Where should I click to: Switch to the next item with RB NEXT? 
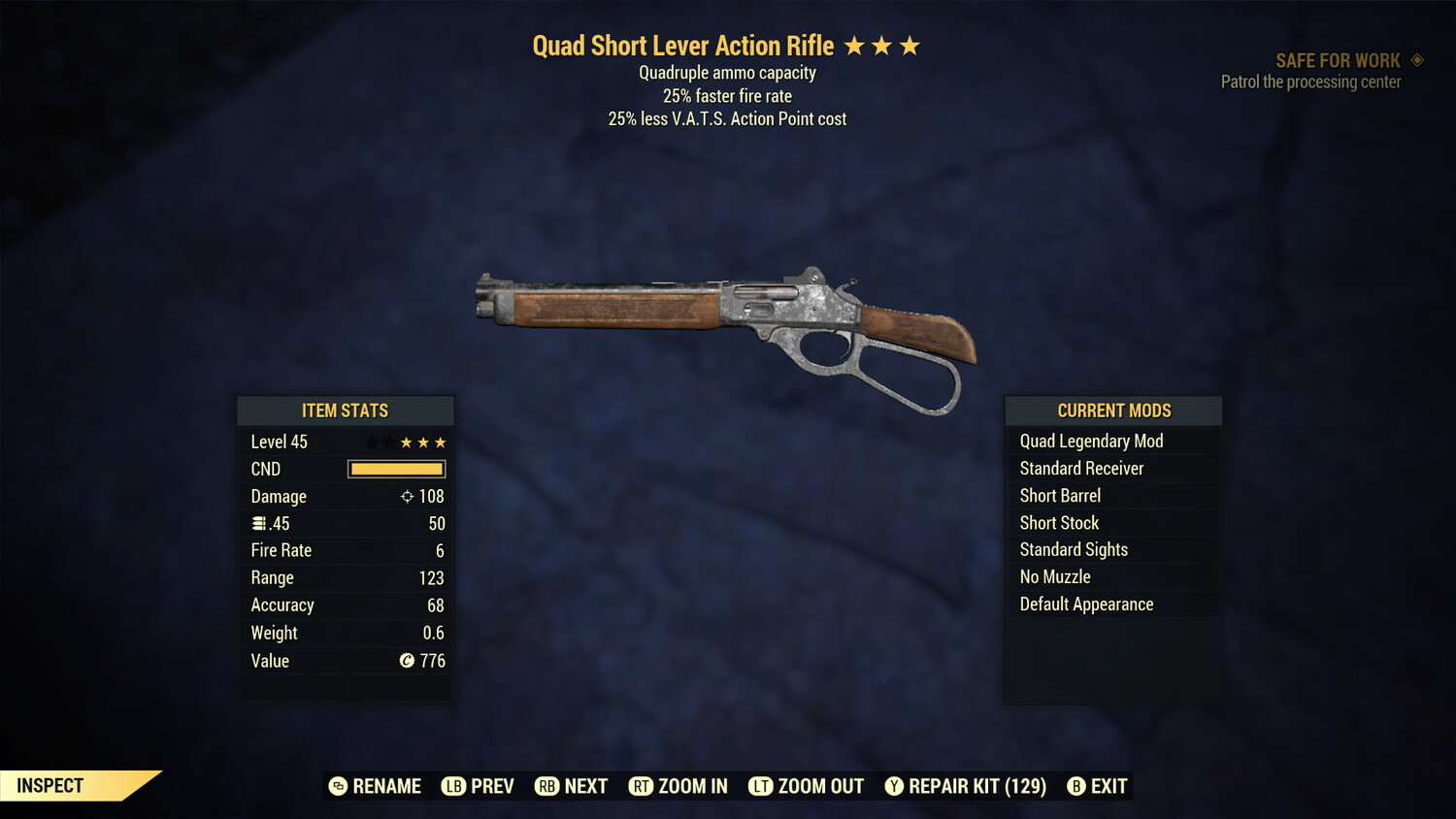point(572,786)
